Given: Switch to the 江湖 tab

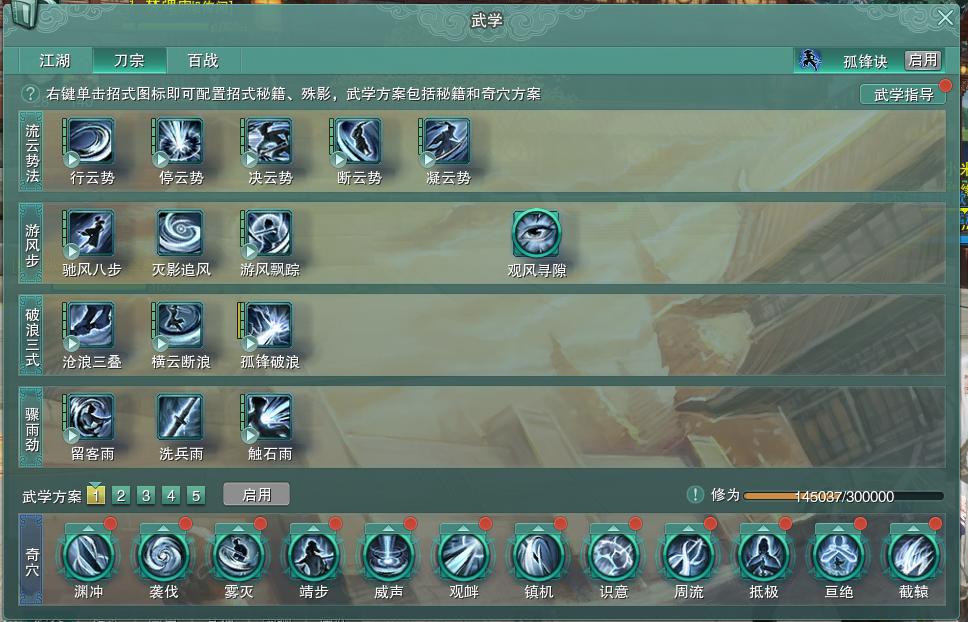Looking at the screenshot, I should click(x=55, y=60).
